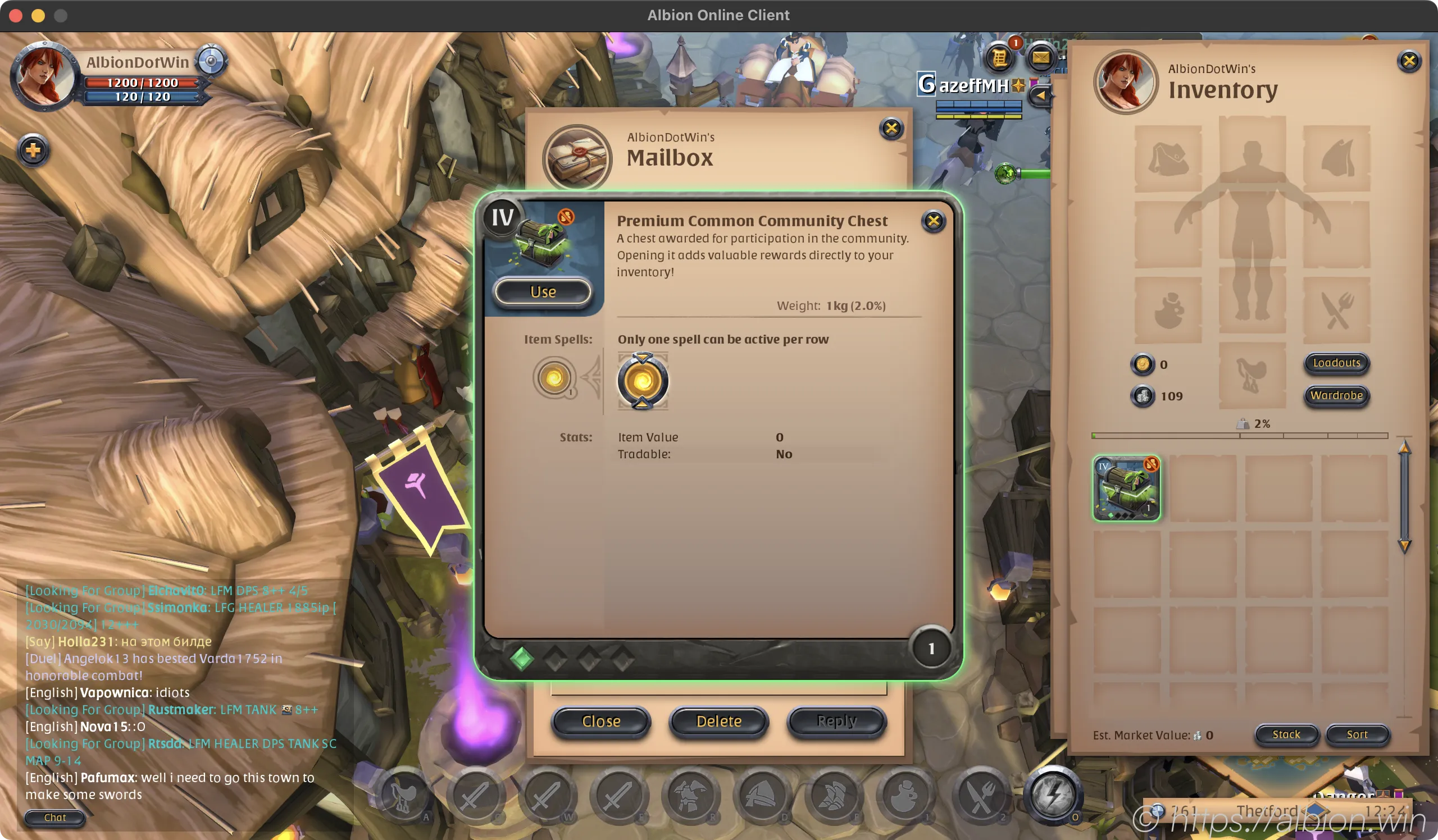Image resolution: width=1438 pixels, height=840 pixels.
Task: Open the Wardrobe
Action: (x=1336, y=396)
